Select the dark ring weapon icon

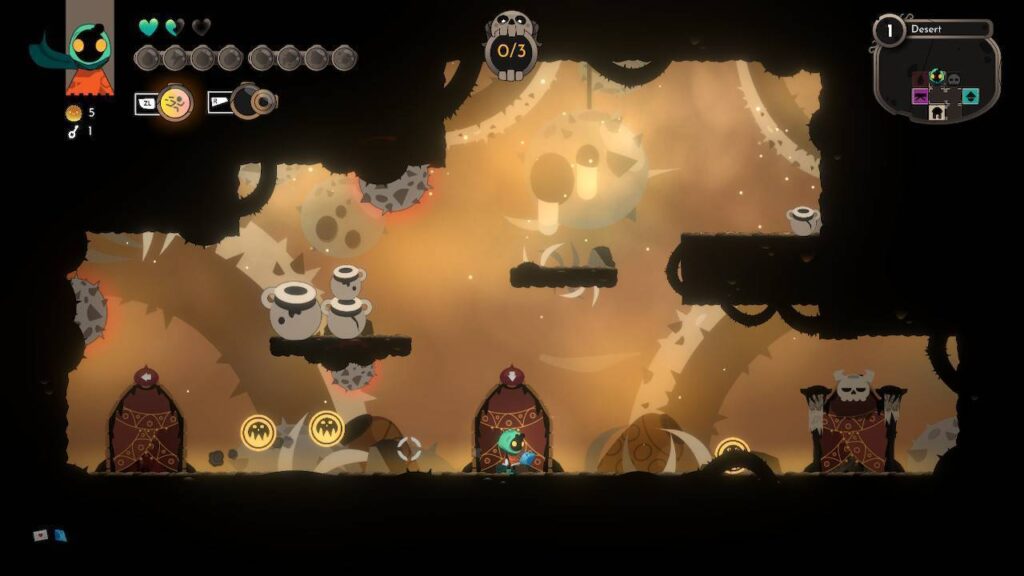248,101
